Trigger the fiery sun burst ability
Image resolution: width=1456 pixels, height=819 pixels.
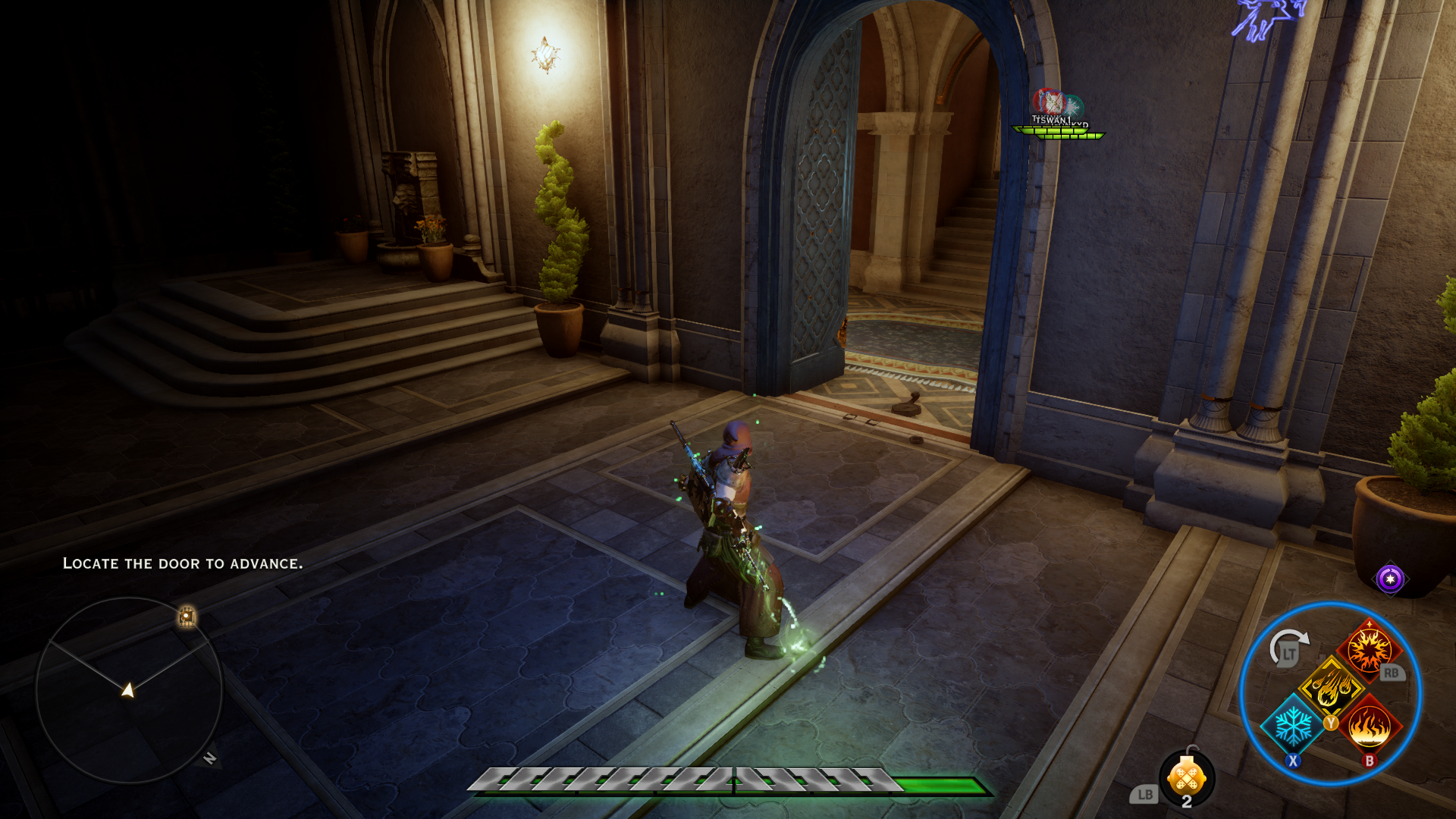pos(1369,650)
